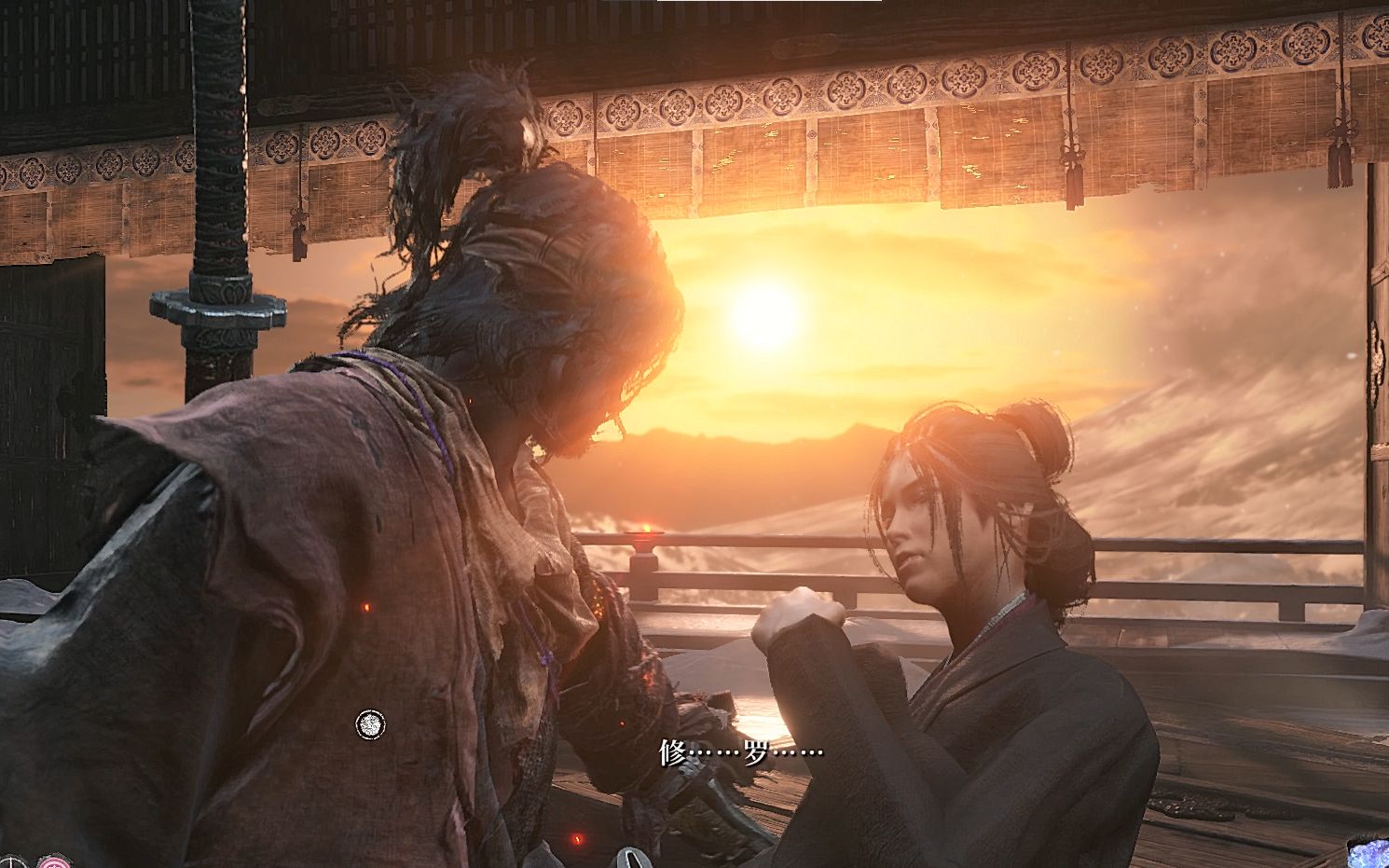Click the white circular lock-on marker

point(370,723)
